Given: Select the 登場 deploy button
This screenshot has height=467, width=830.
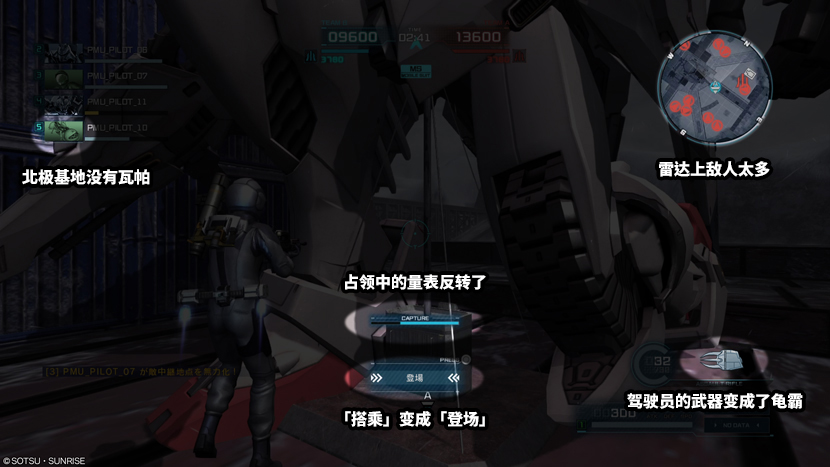Looking at the screenshot, I should pyautogui.click(x=414, y=378).
